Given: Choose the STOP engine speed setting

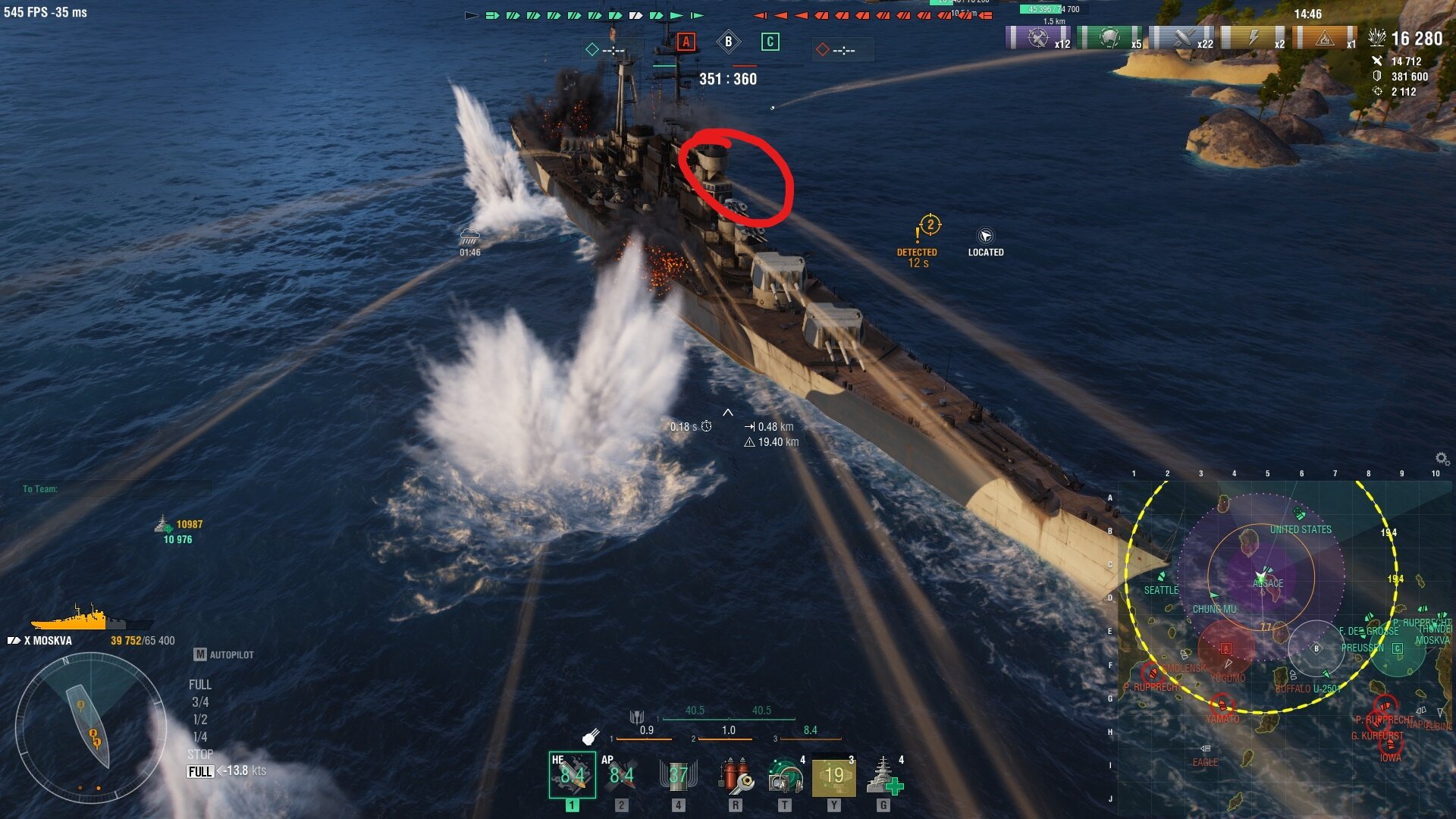Looking at the screenshot, I should tap(200, 755).
